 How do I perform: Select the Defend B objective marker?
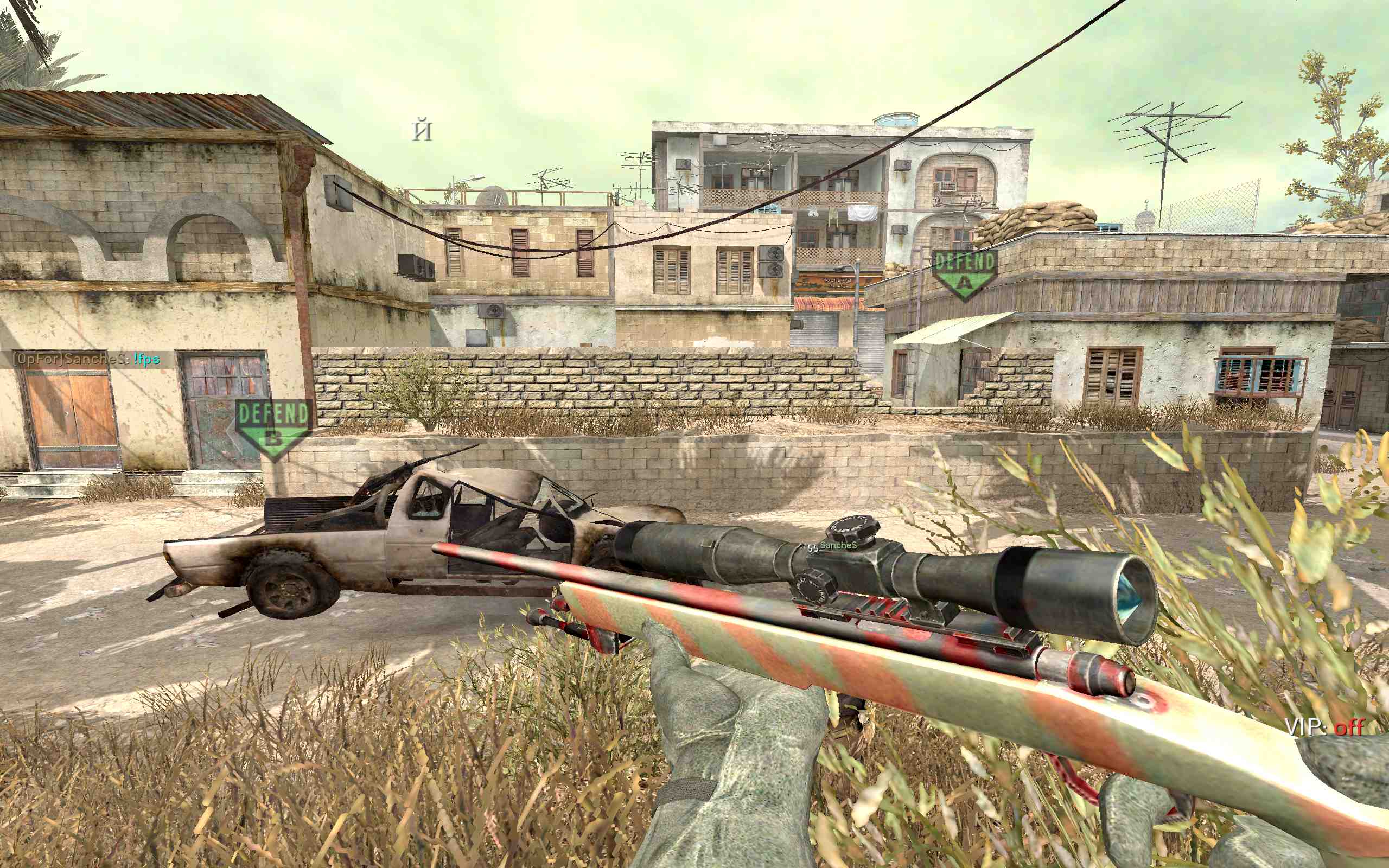click(x=274, y=427)
